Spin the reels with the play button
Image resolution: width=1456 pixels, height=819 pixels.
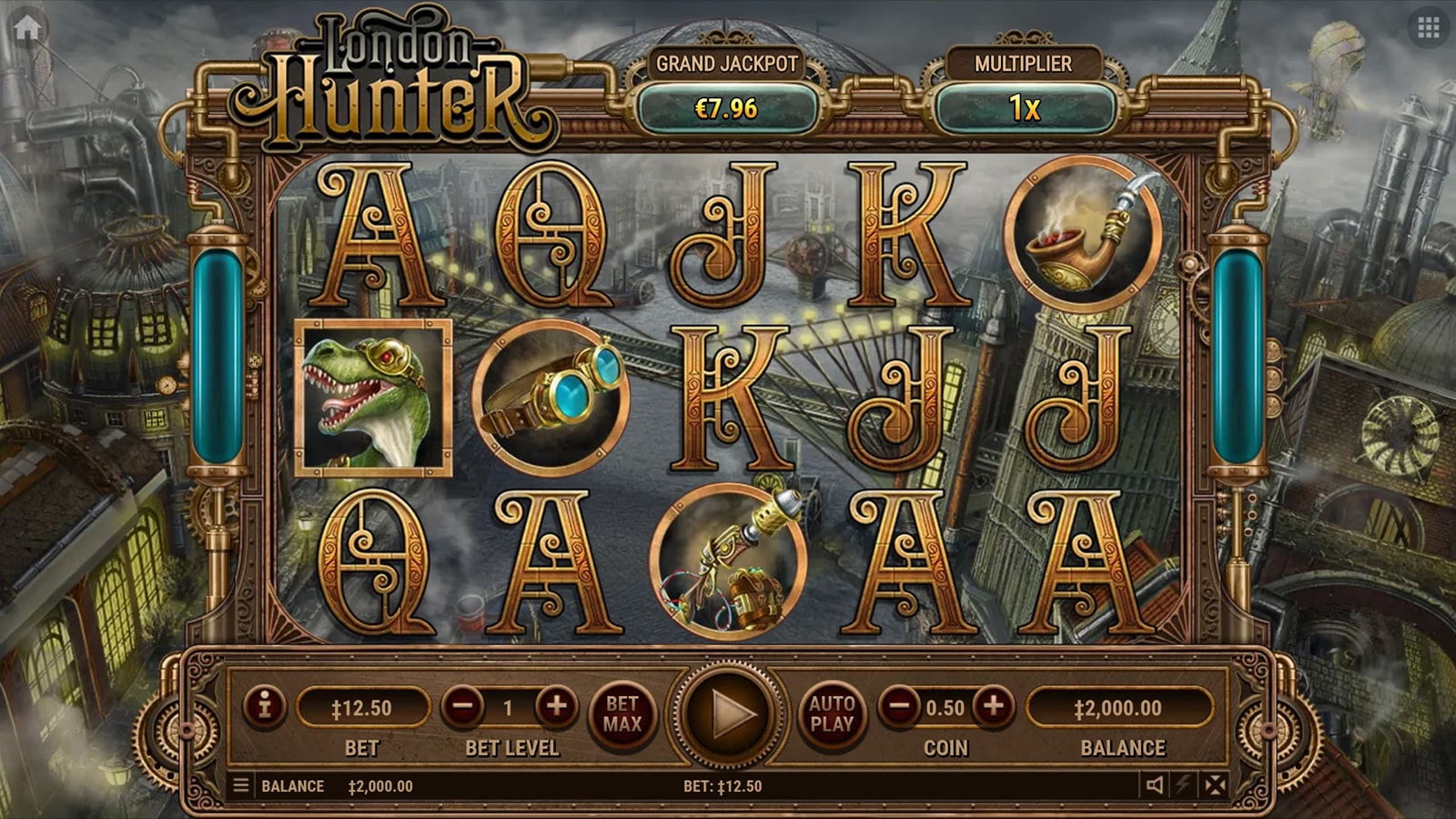point(727,714)
